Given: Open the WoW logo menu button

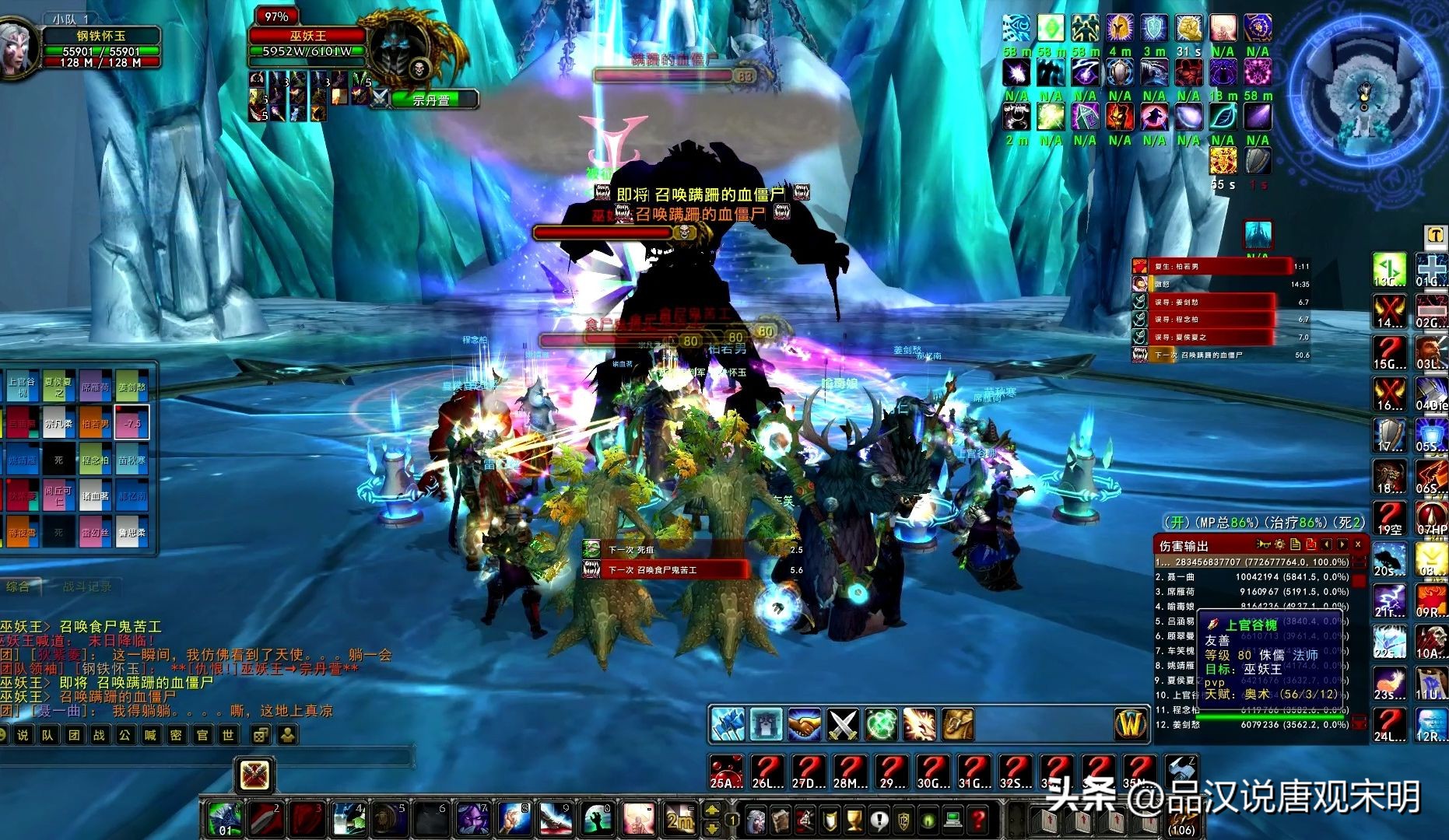Looking at the screenshot, I should coord(1130,724).
